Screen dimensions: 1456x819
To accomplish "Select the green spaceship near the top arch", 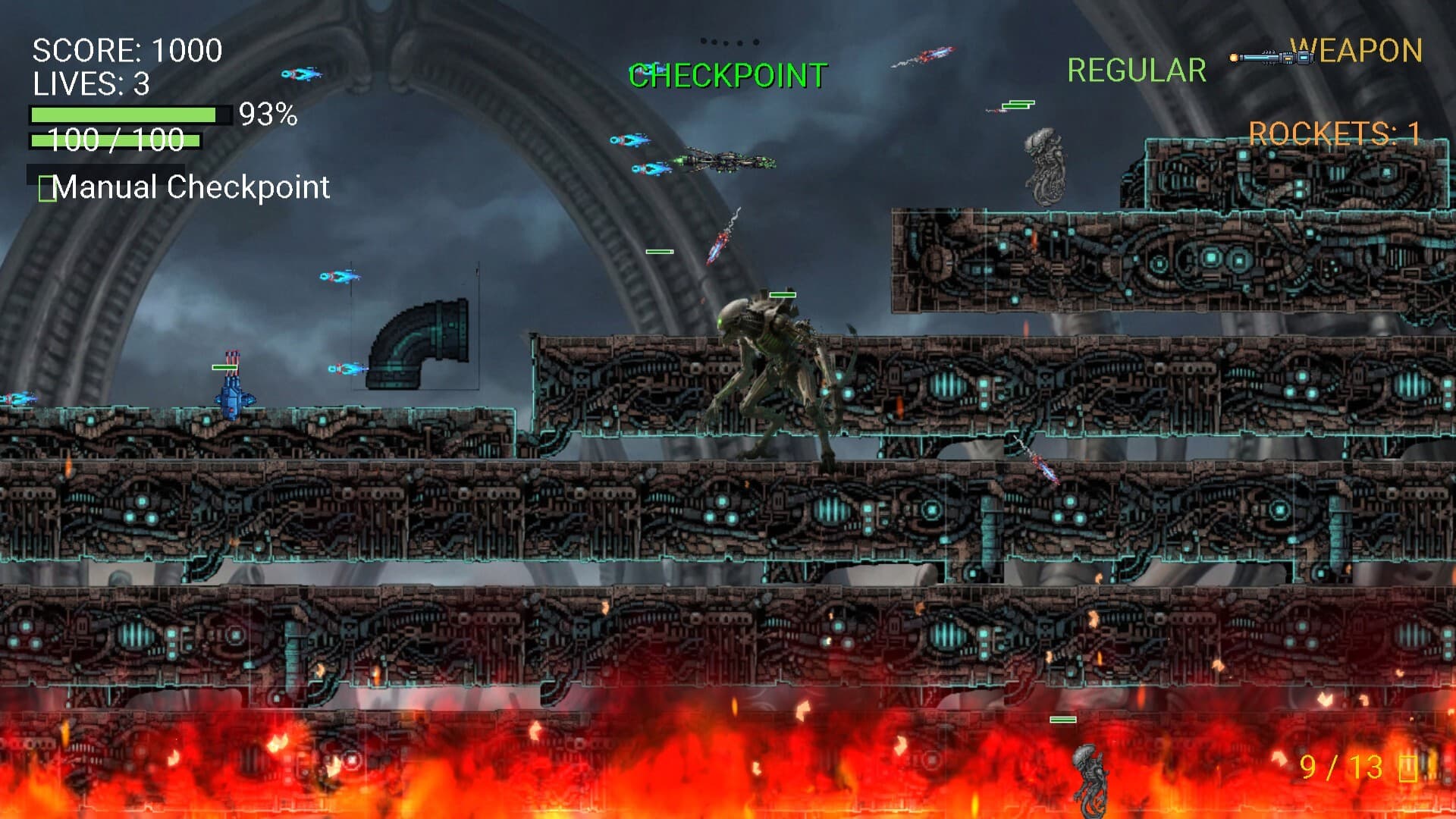I will 728,162.
